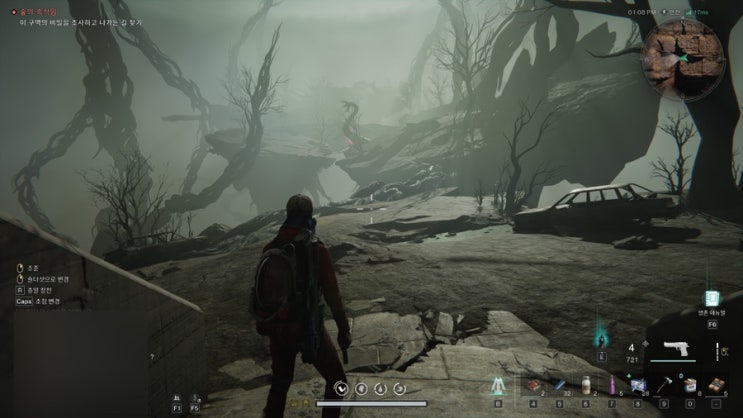Select the purple bottle hotbar slot
Screen dimensions: 743x418
click(x=611, y=385)
